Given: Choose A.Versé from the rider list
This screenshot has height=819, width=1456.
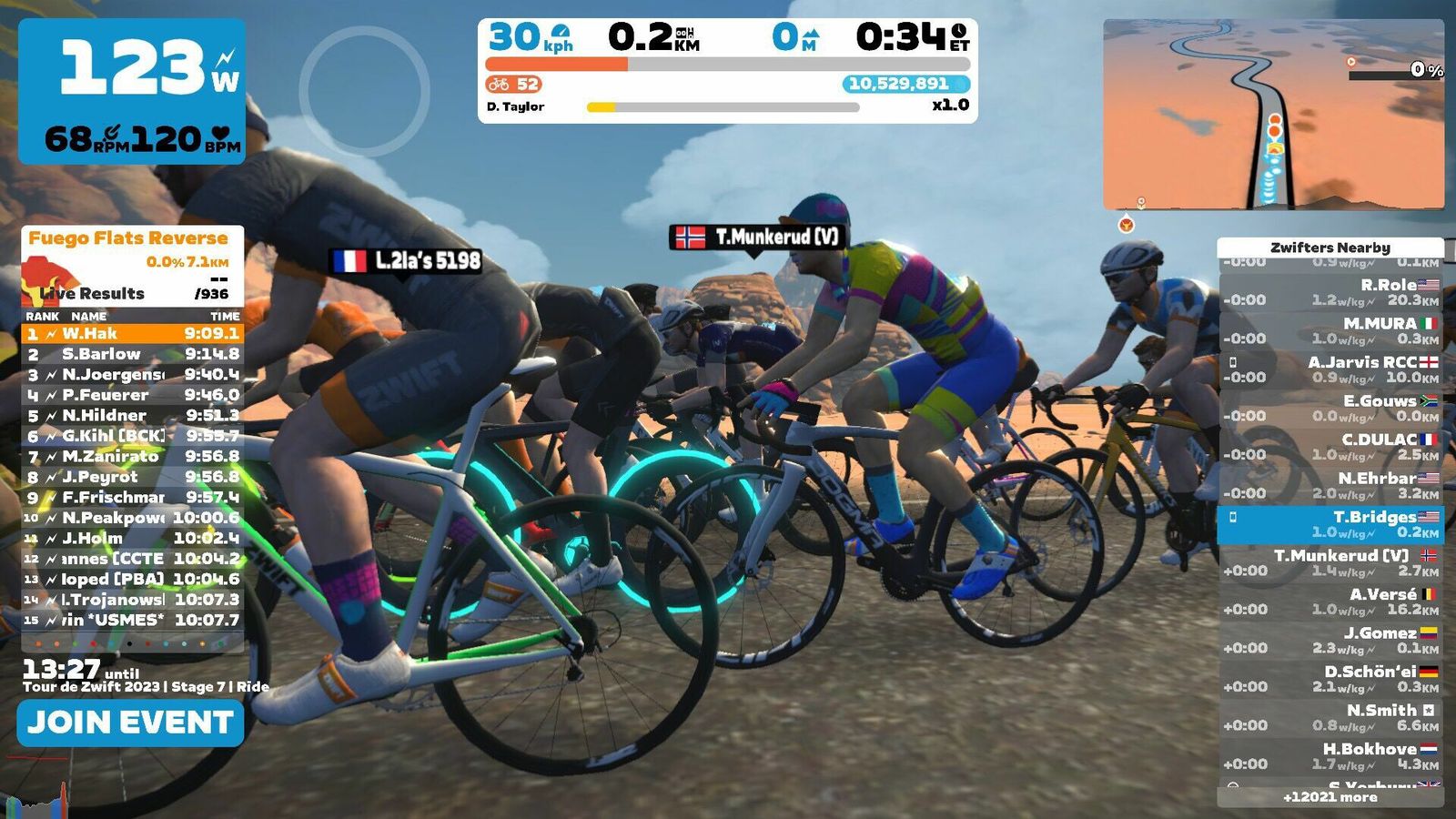Looking at the screenshot, I should pyautogui.click(x=1330, y=602).
